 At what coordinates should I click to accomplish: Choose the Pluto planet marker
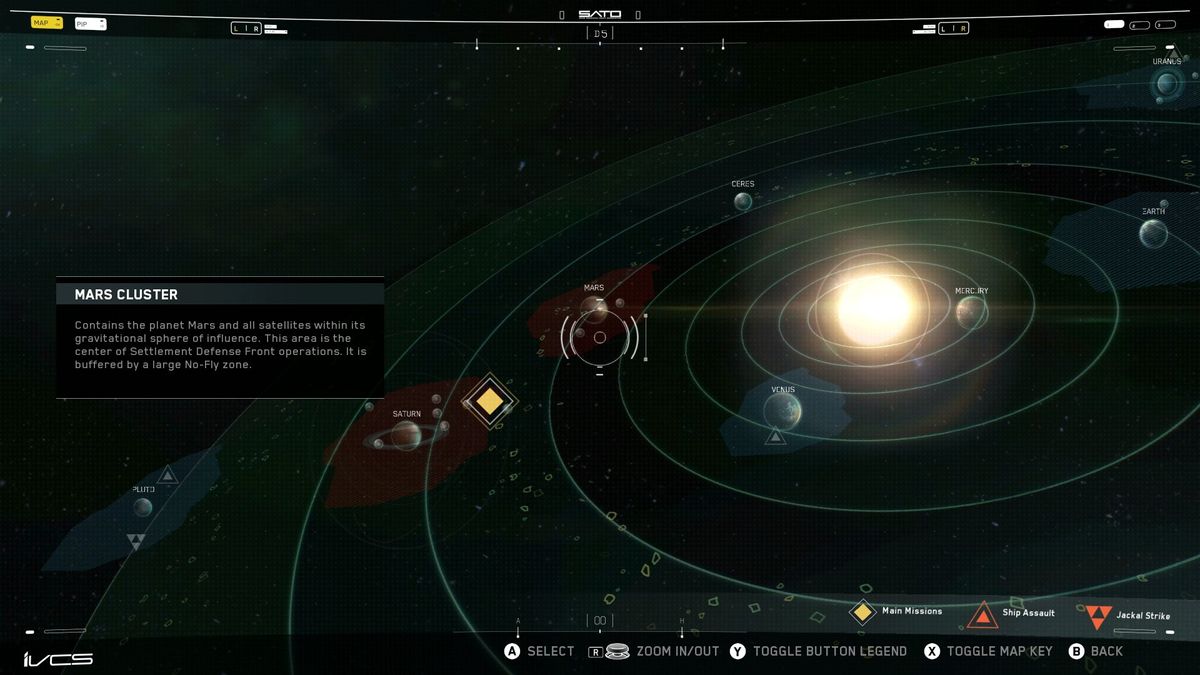[x=143, y=507]
